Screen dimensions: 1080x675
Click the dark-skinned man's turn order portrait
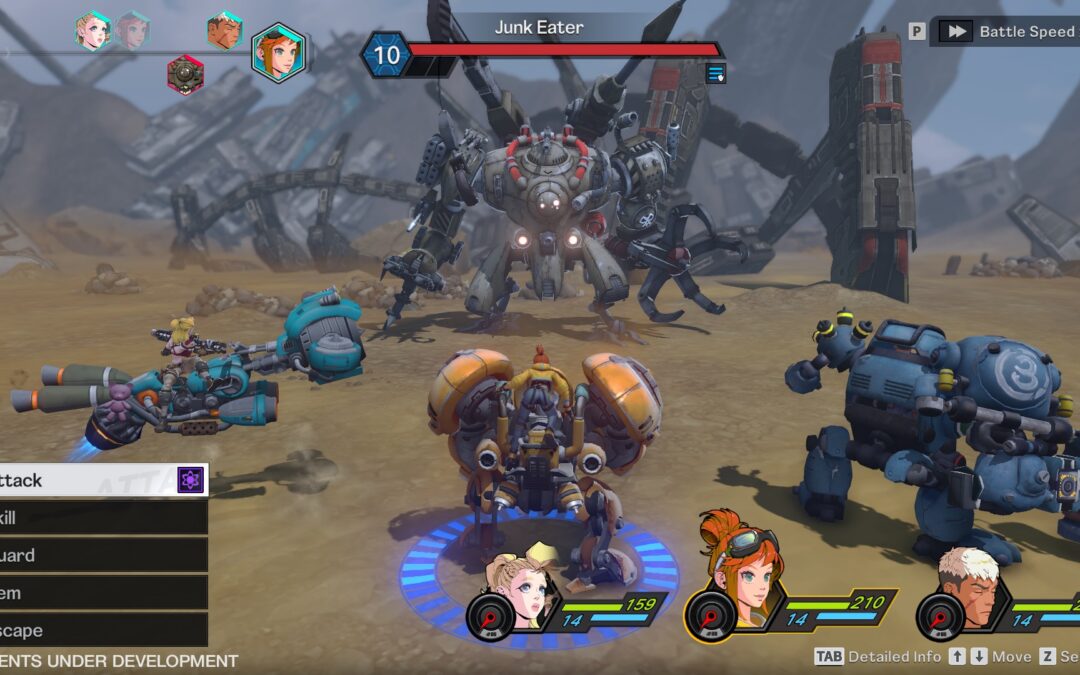click(225, 31)
